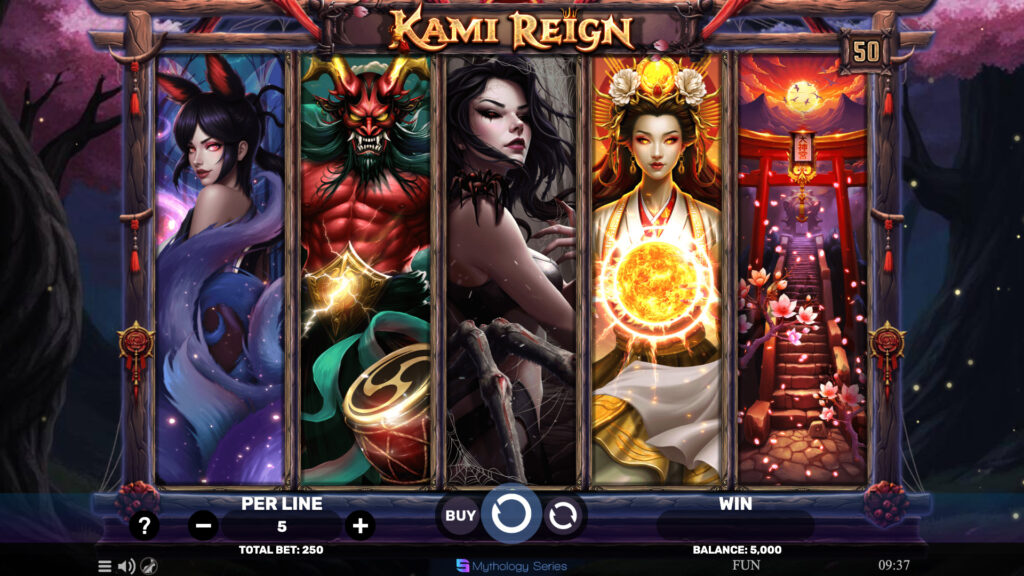Toggle the sound speaker icon

[x=126, y=566]
